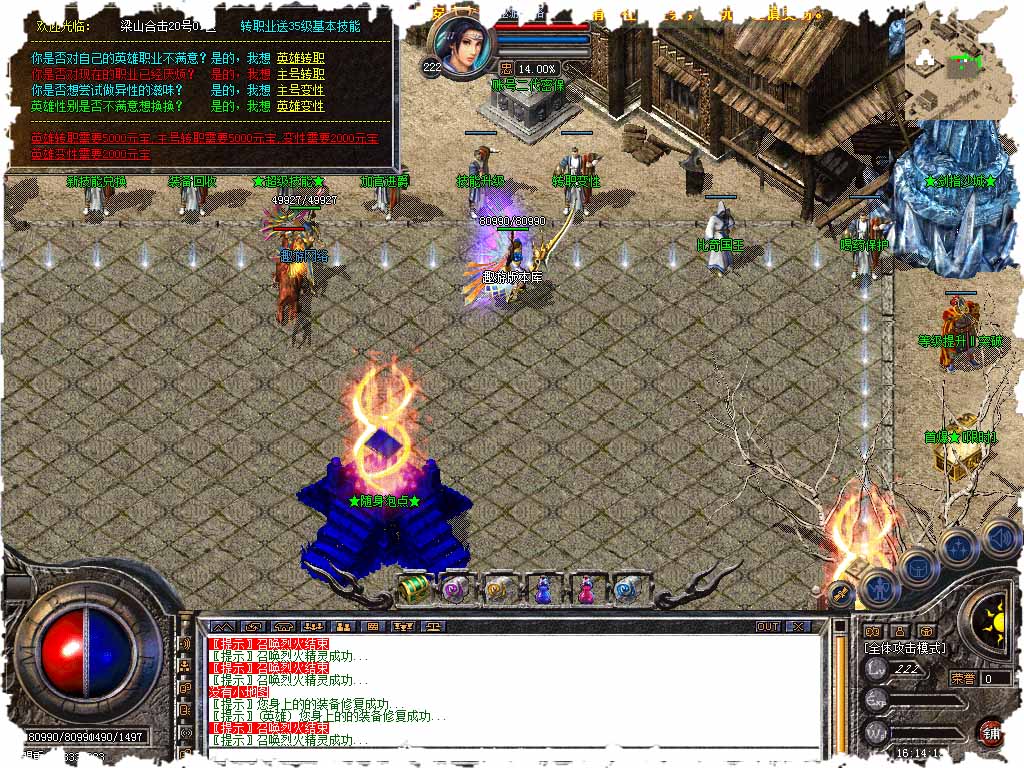
Task: Select the 英雄变性 dialogue option
Action: point(300,106)
